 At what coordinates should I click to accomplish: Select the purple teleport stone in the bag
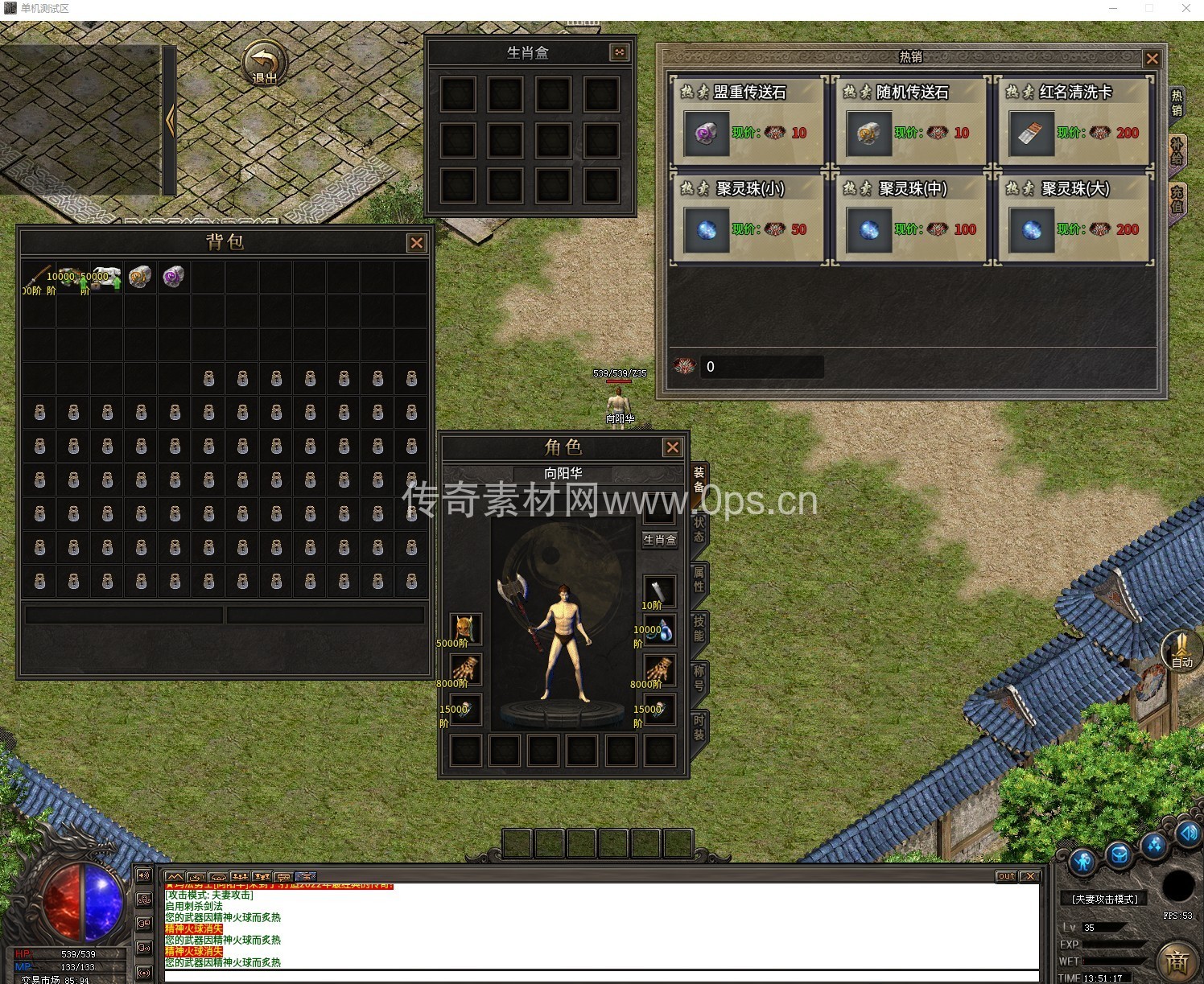click(x=174, y=277)
